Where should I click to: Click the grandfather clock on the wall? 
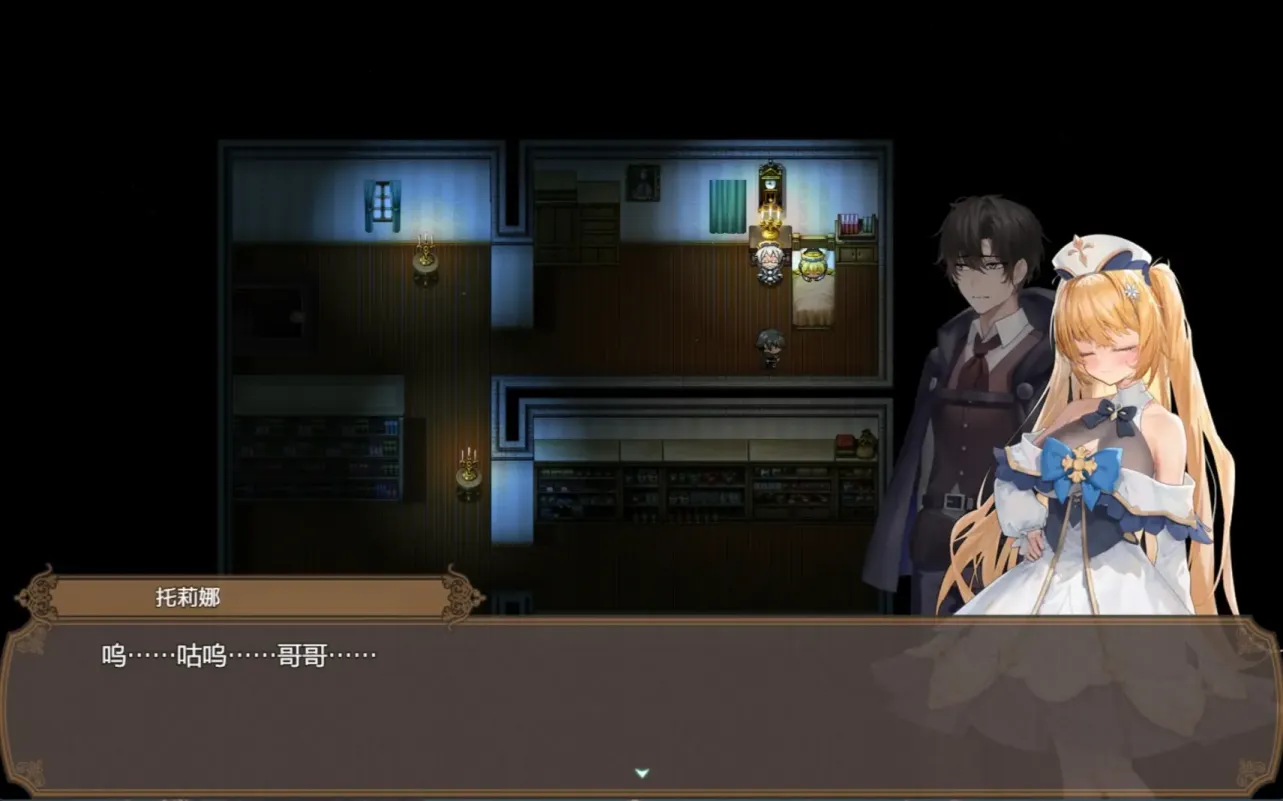pyautogui.click(x=769, y=184)
